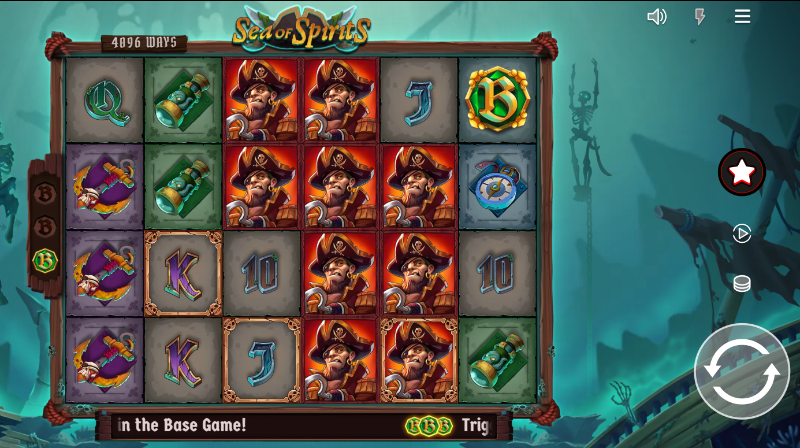Viewport: 800px width, 448px height.
Task: Toggle the game sound speaker icon
Action: coord(657,16)
